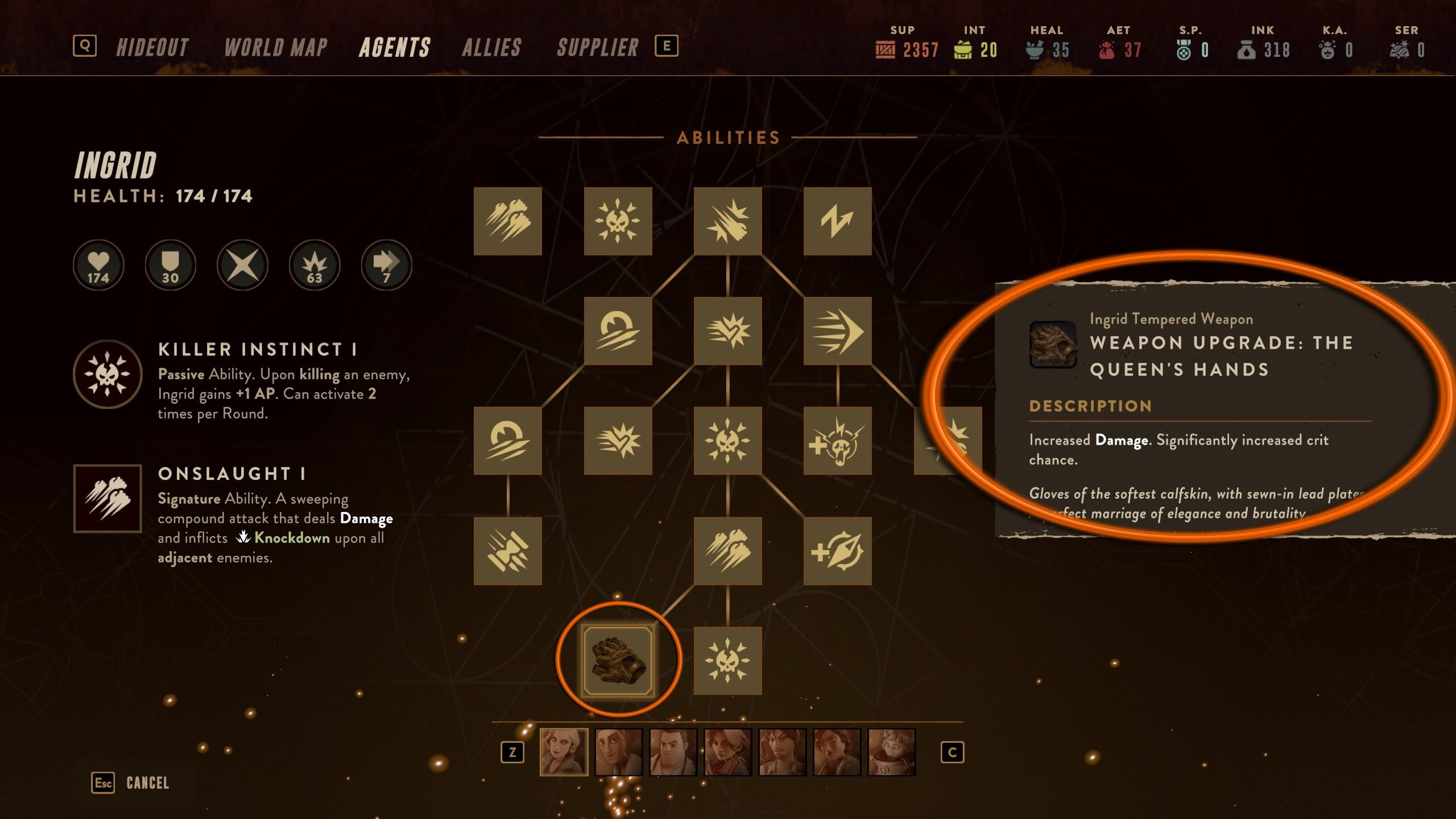This screenshot has width=1456, height=819.
Task: Click the shield armor icon showing 30
Action: point(170,264)
